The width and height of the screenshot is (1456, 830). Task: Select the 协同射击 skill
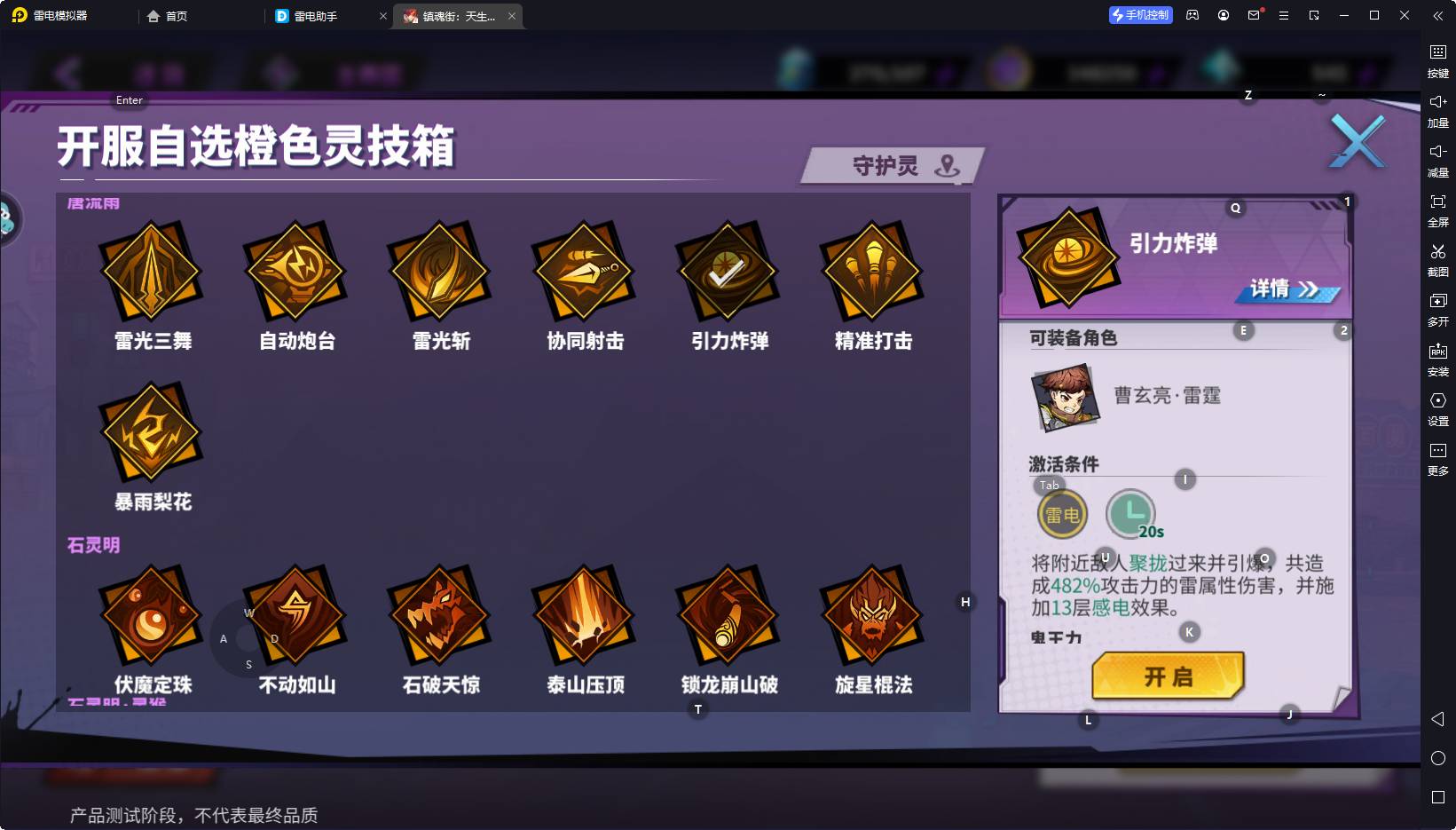click(x=584, y=271)
